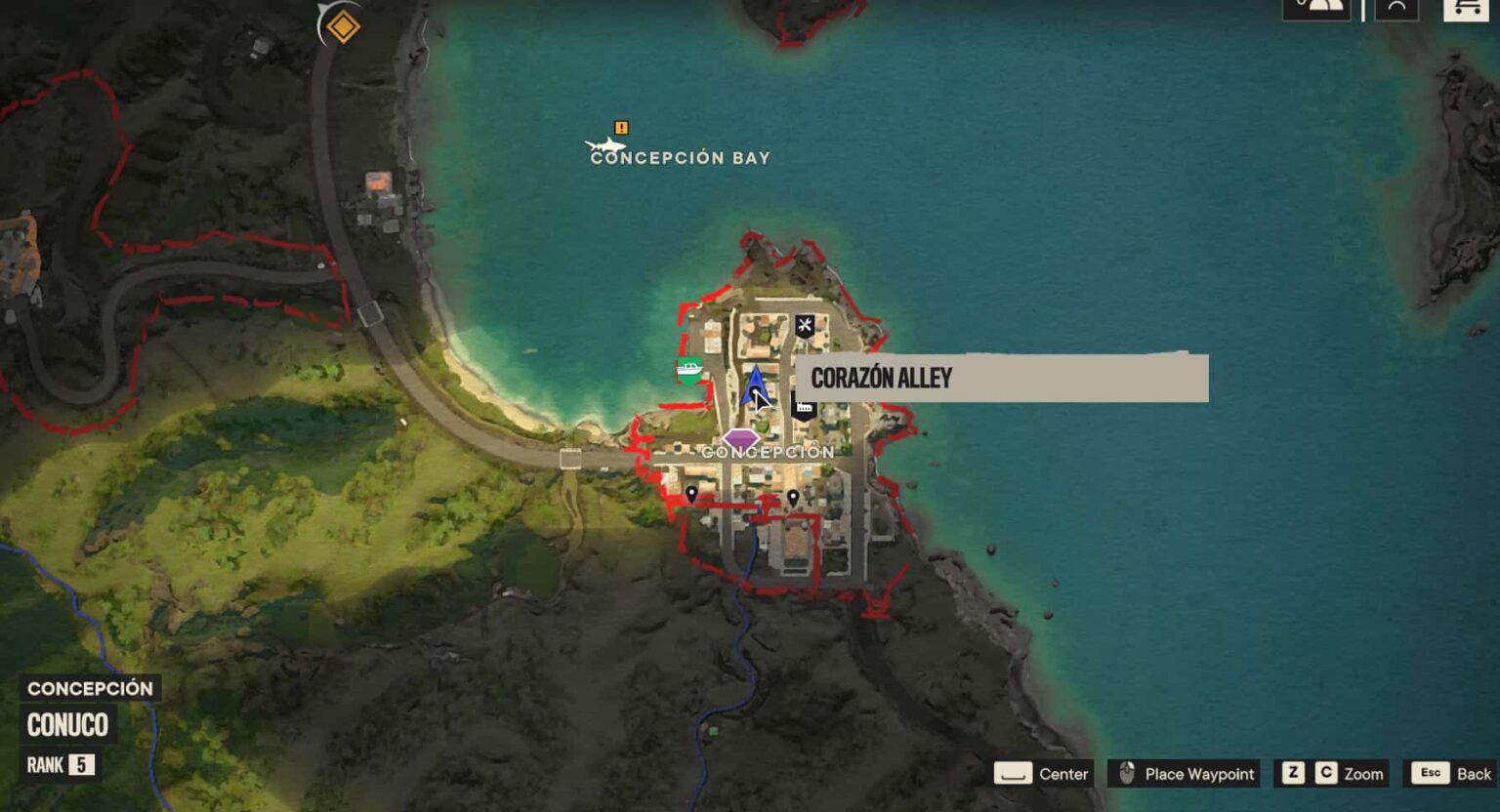Activate Place Waypoint at the bottom
The image size is (1500, 812).
[1183, 773]
